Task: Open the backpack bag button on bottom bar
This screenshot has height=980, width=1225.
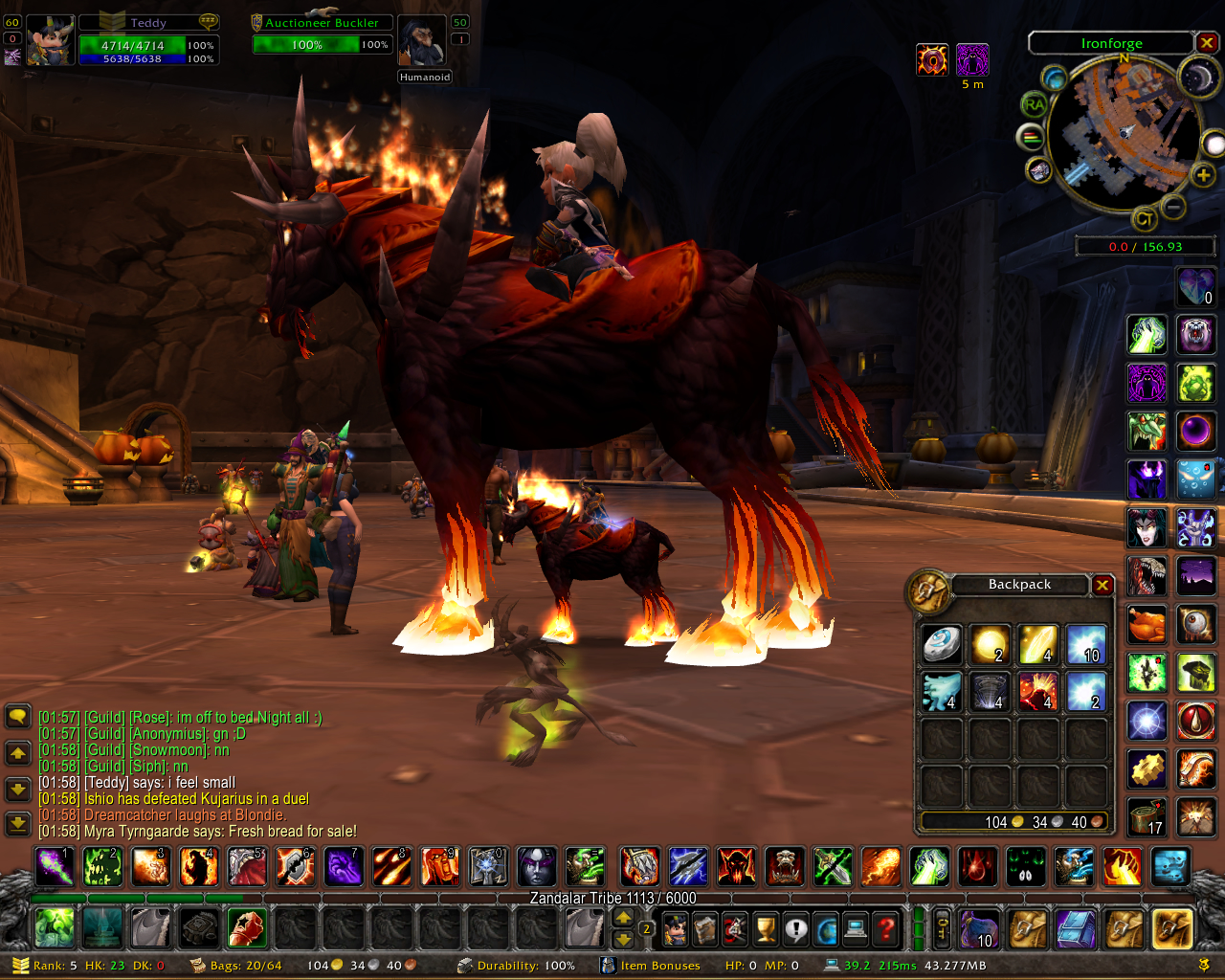Action: (x=1172, y=927)
